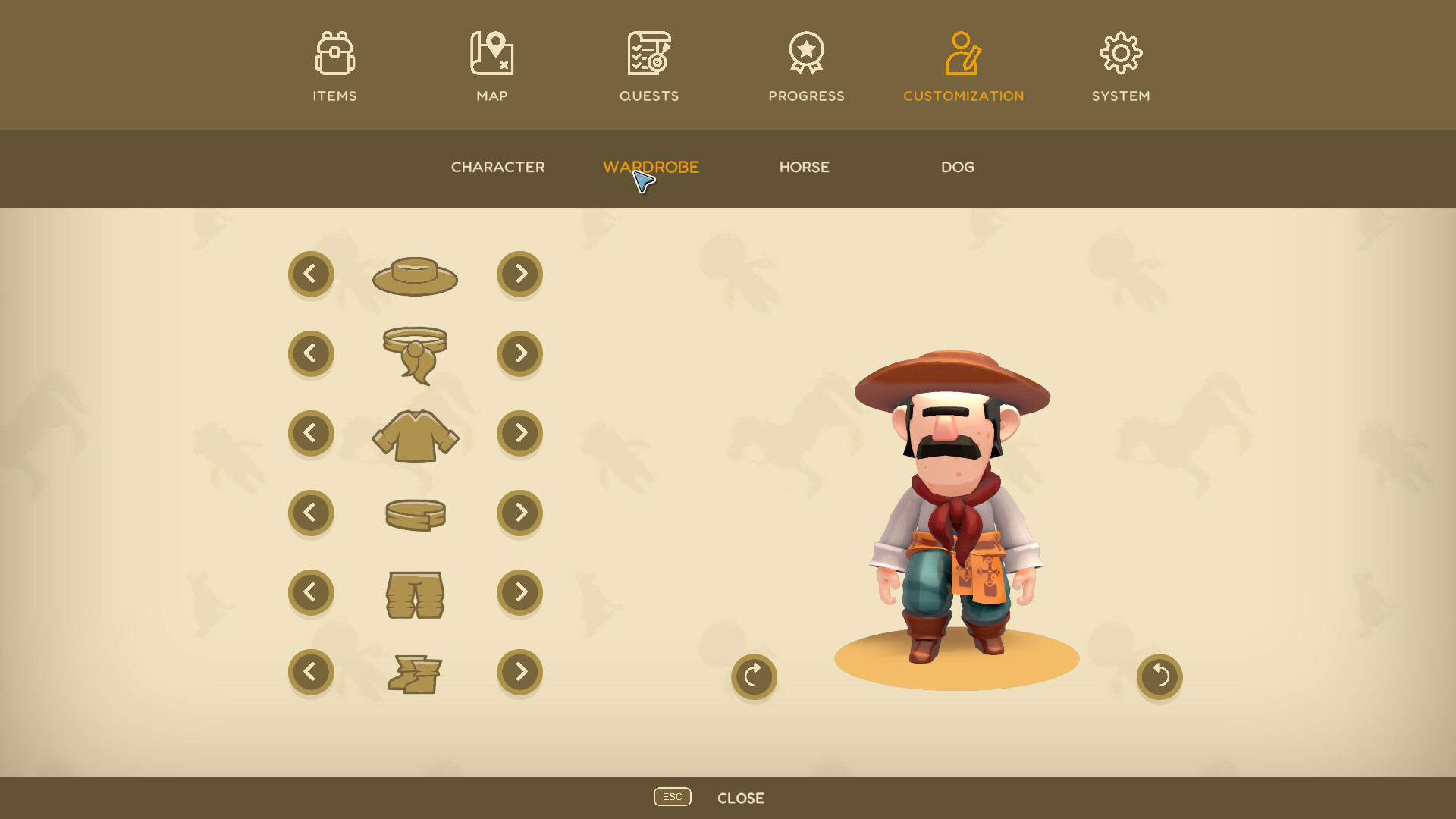Select the previous neckerchief

pos(311,353)
